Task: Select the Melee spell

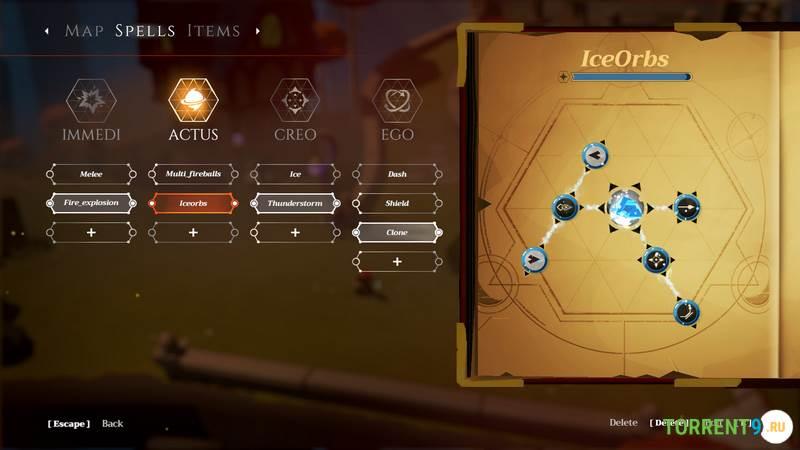Action: coord(91,174)
